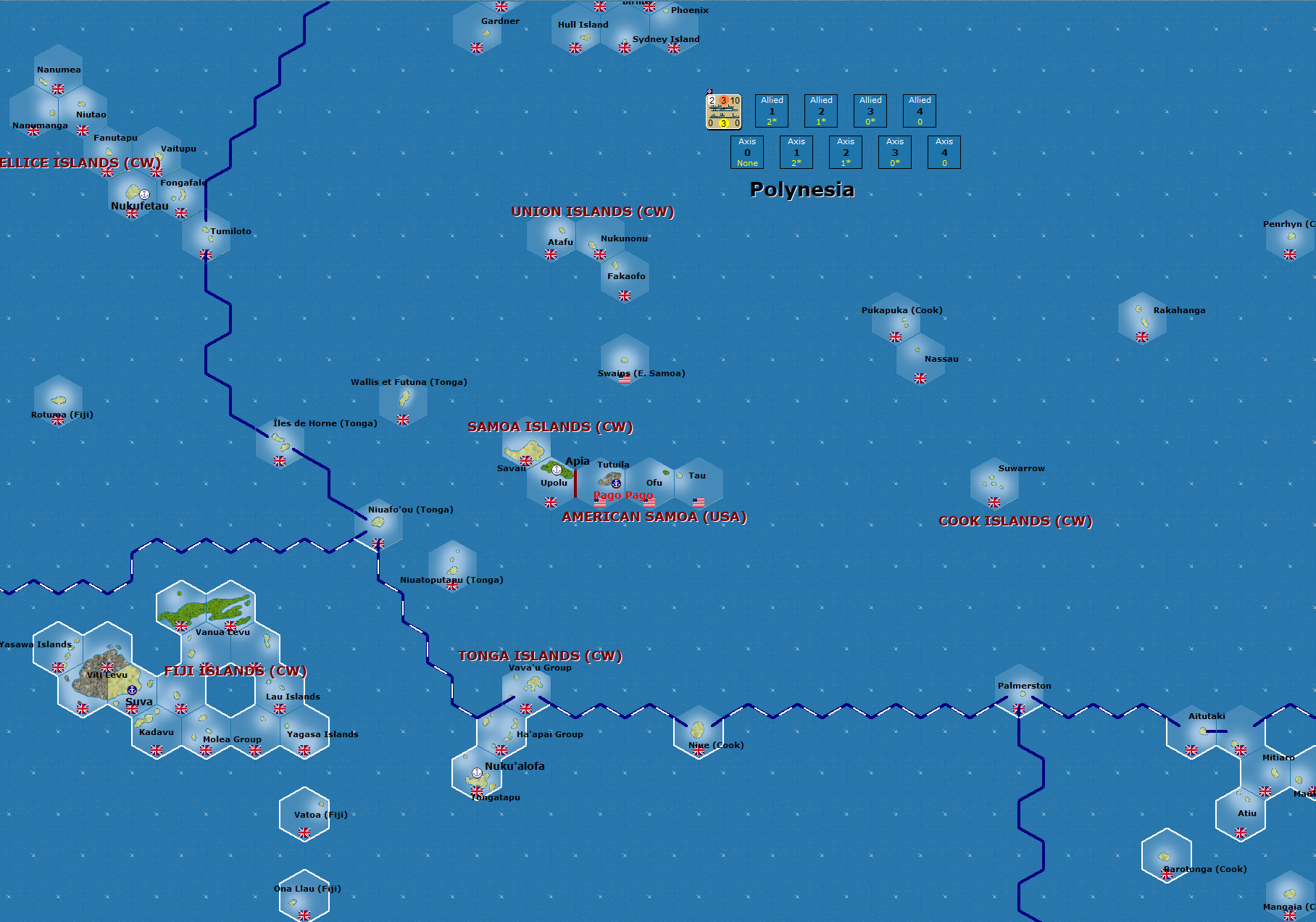Click the naval unit counter in the legend
This screenshot has width=1316, height=922.
724,112
